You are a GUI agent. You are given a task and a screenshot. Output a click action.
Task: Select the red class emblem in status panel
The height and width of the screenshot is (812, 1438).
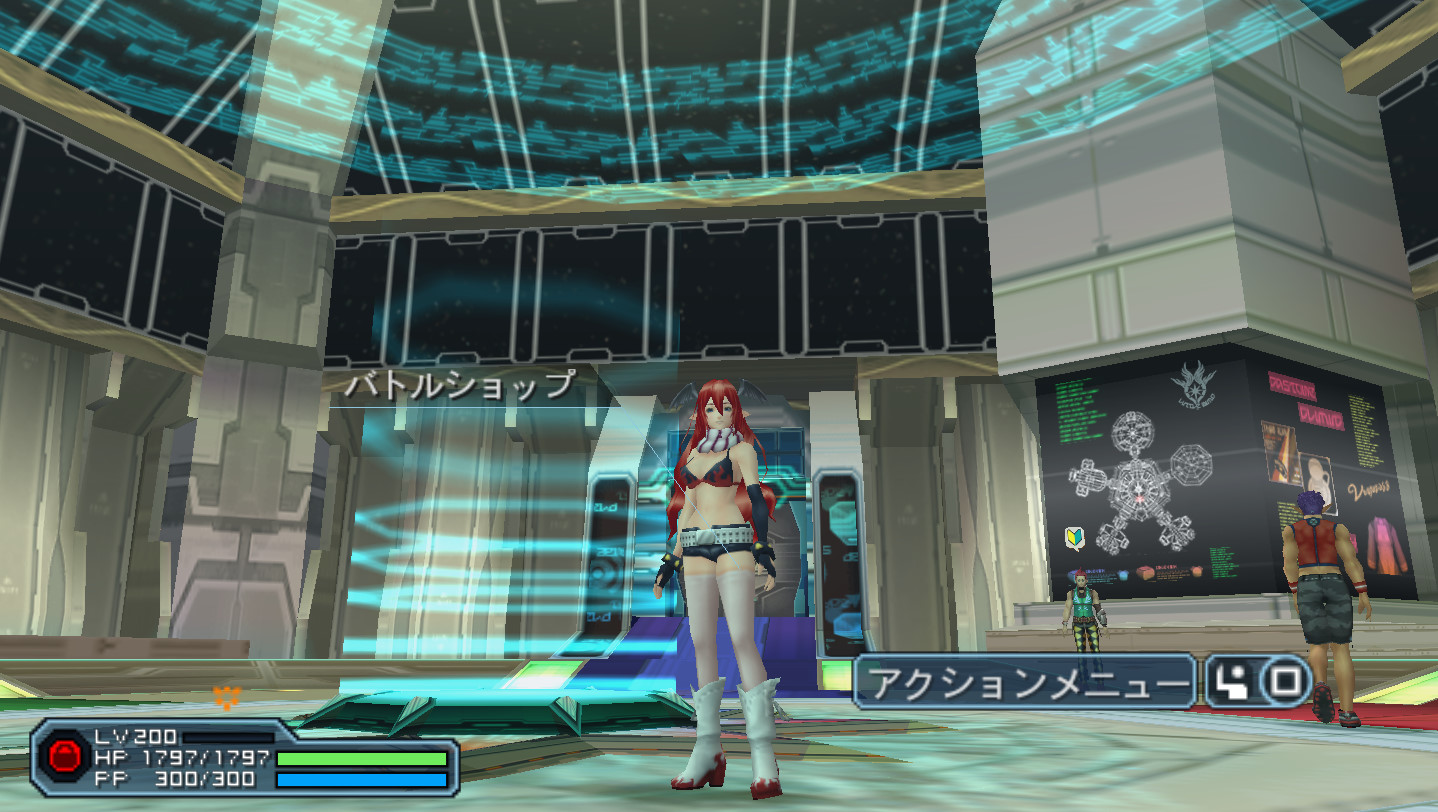(x=66, y=756)
